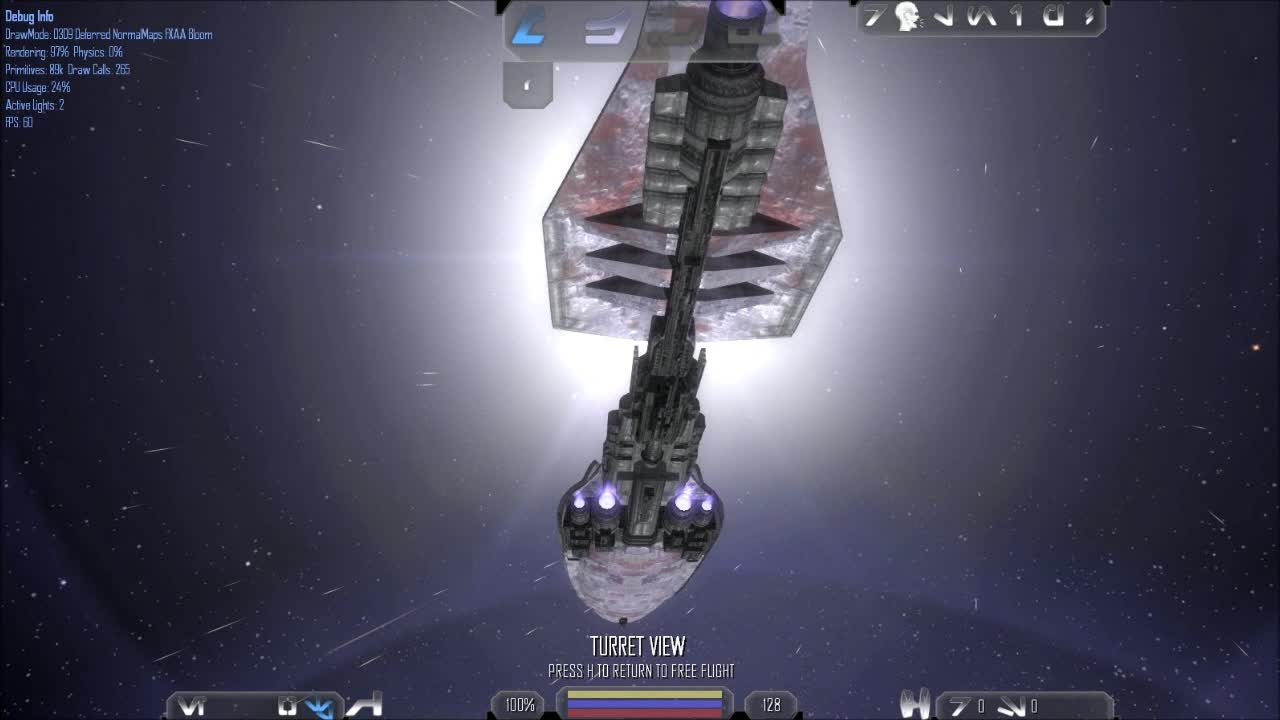The width and height of the screenshot is (1280, 720).
Task: Click the head comms icon in top-right bar
Action: click(909, 16)
